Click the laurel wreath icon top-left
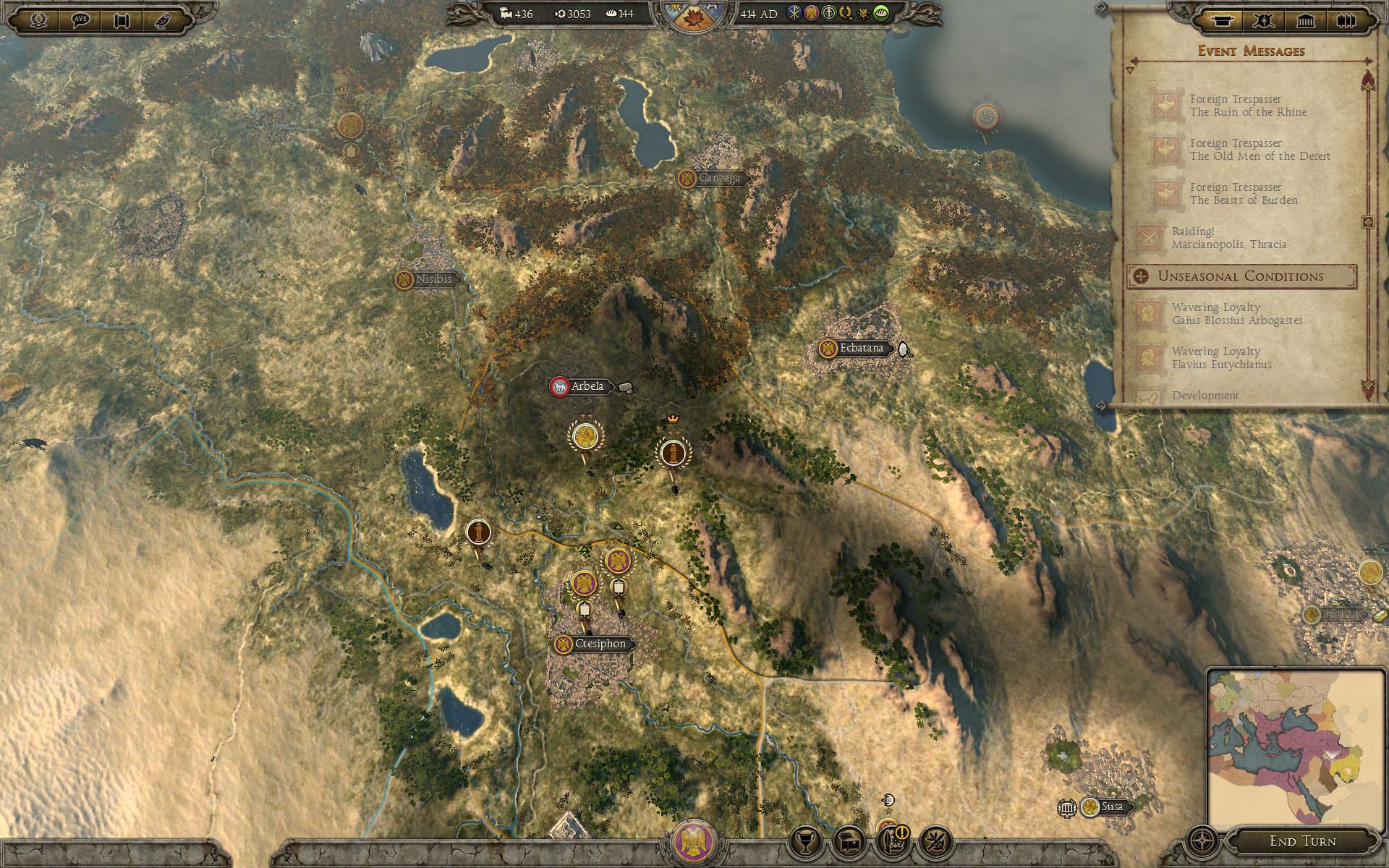Screen dimensions: 1389x868 pyautogui.click(x=39, y=20)
